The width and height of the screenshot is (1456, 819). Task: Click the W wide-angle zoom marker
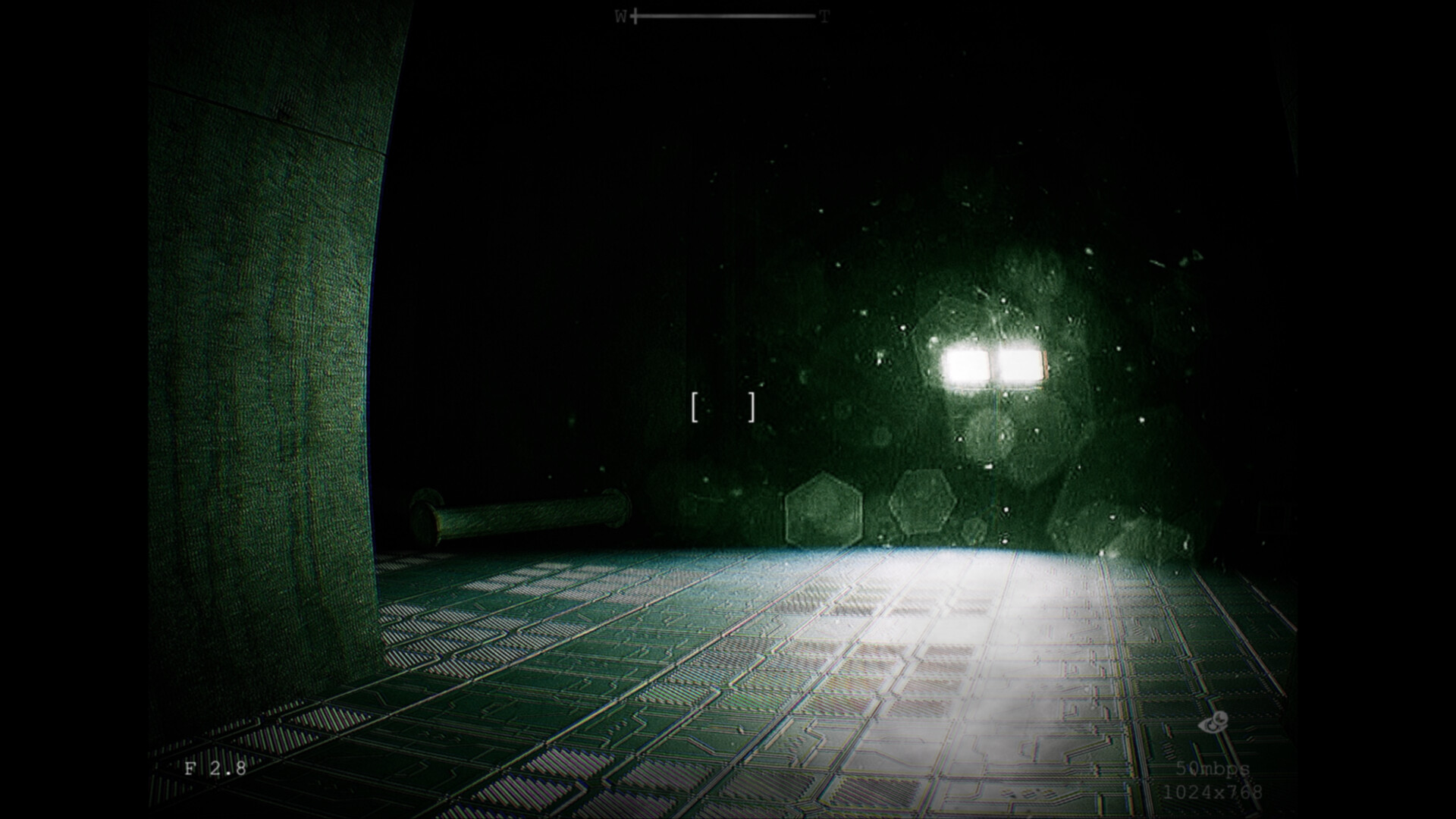pyautogui.click(x=620, y=14)
